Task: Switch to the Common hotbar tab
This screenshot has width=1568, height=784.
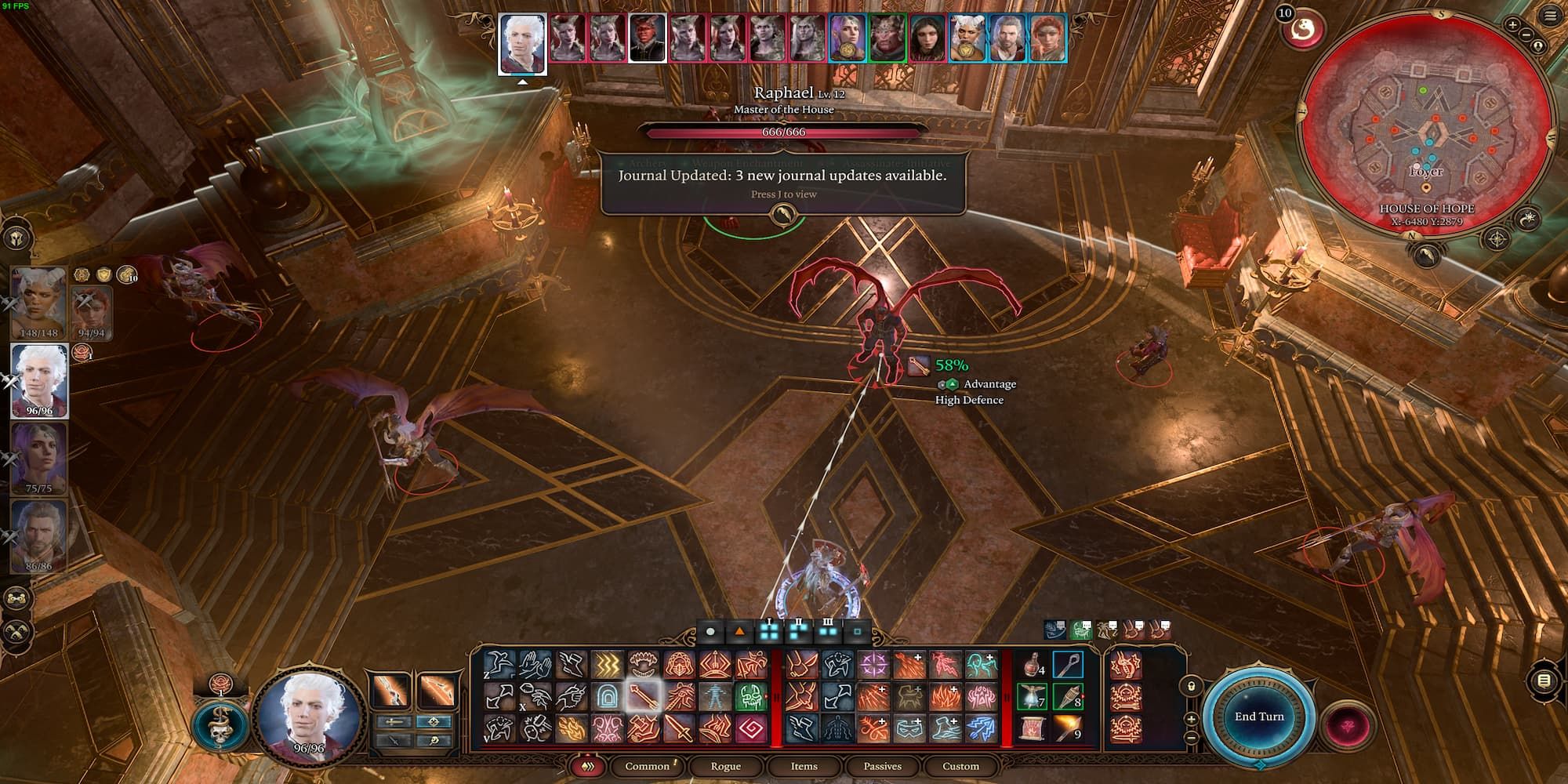Action: [x=647, y=766]
